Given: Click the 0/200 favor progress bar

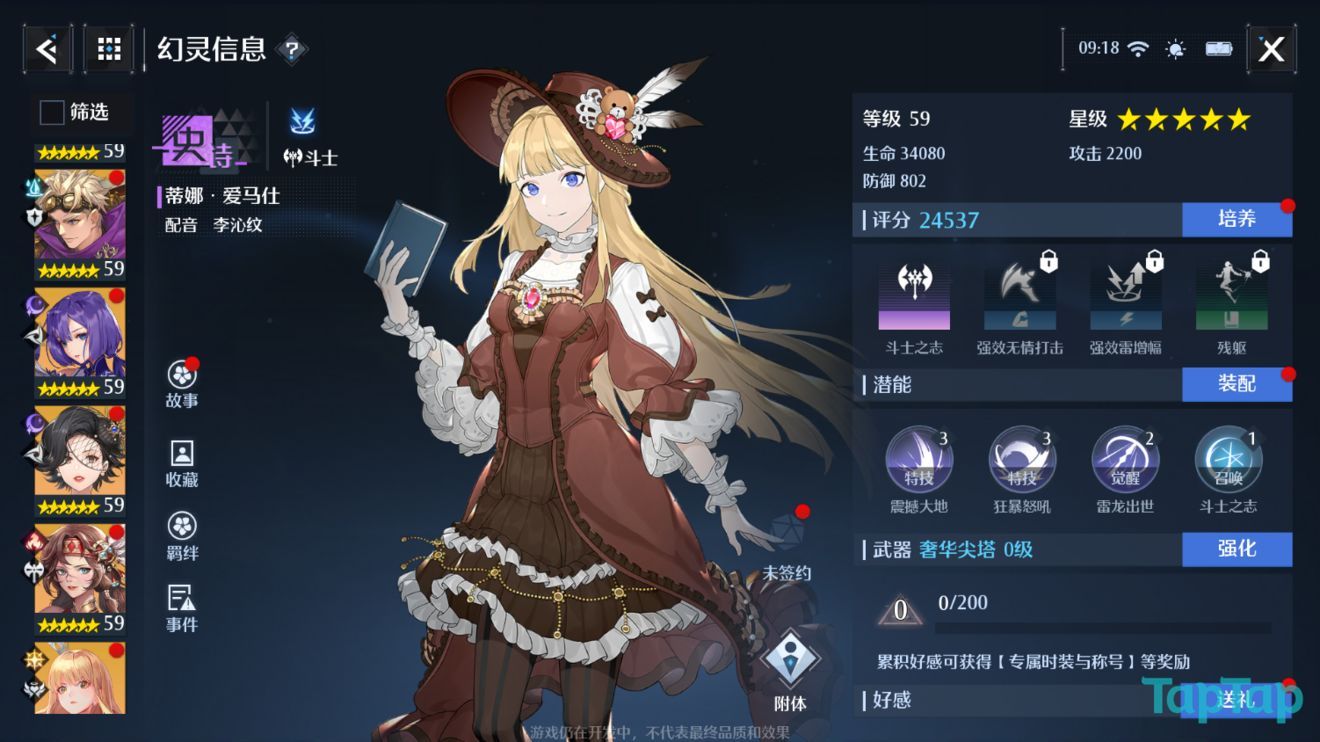Looking at the screenshot, I should (x=1080, y=620).
